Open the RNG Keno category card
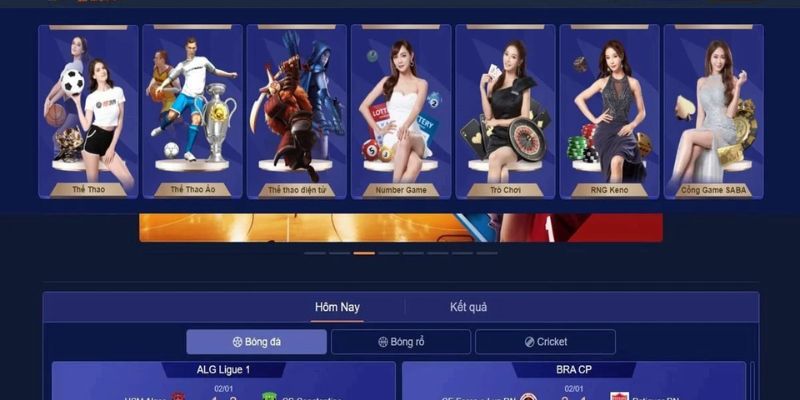This screenshot has width=800, height=400. 609,112
